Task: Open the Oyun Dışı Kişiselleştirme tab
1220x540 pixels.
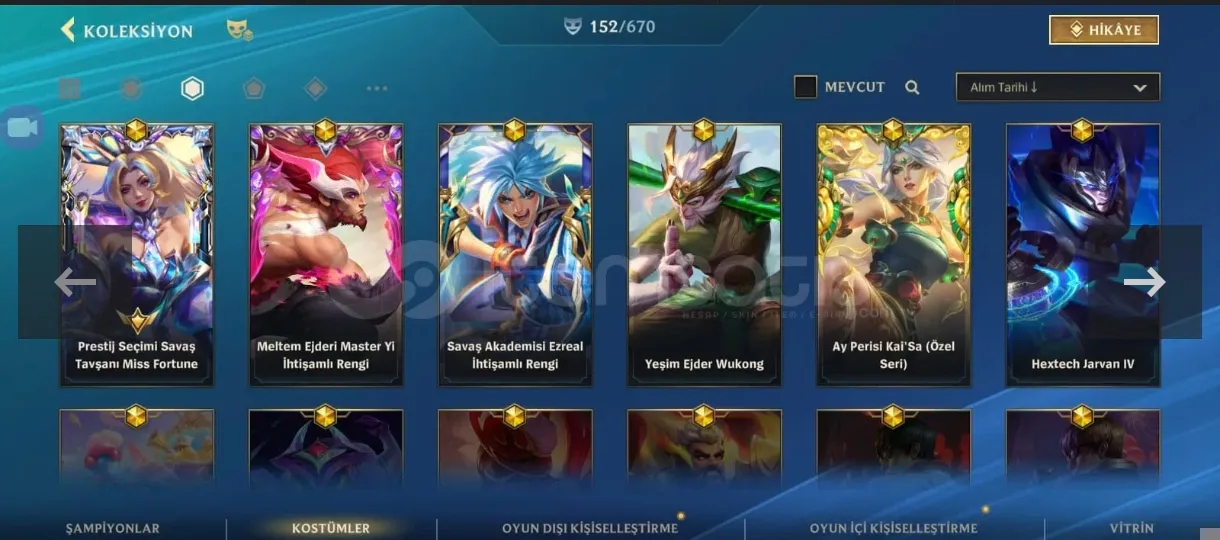Action: 590,528
